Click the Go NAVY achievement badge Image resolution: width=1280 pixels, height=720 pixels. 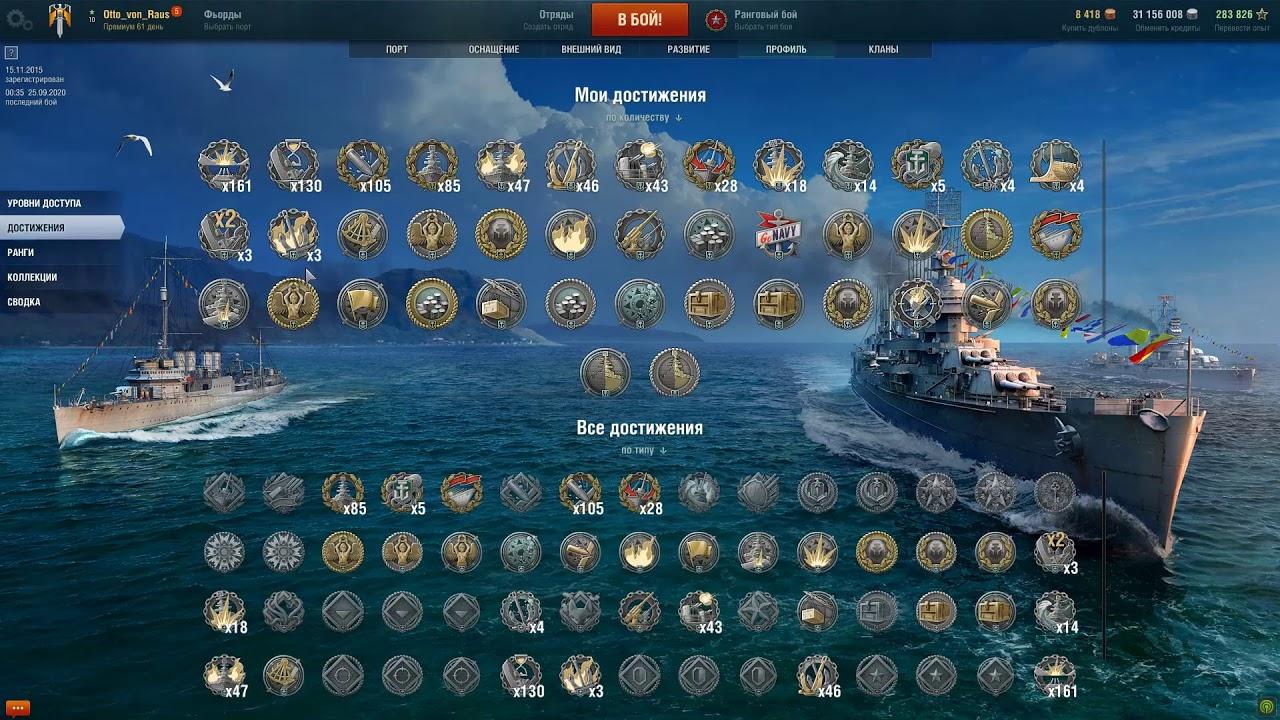[778, 235]
